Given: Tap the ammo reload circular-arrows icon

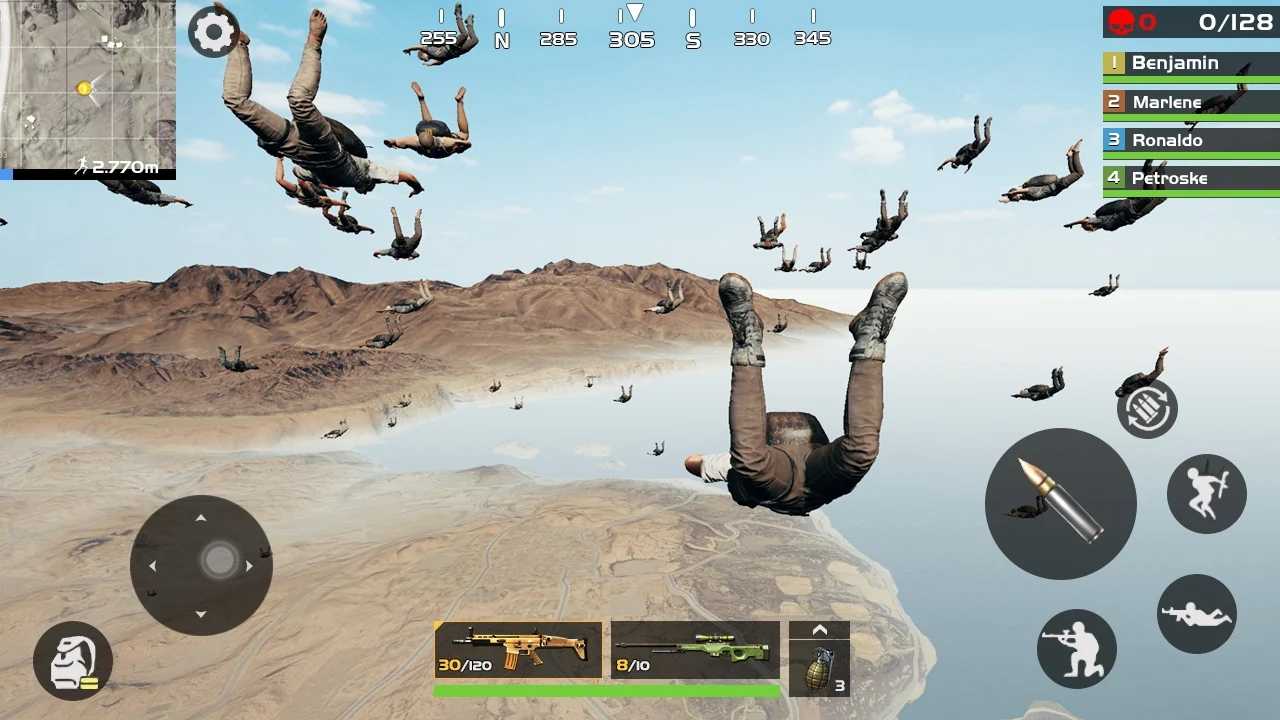Looking at the screenshot, I should click(x=1146, y=408).
